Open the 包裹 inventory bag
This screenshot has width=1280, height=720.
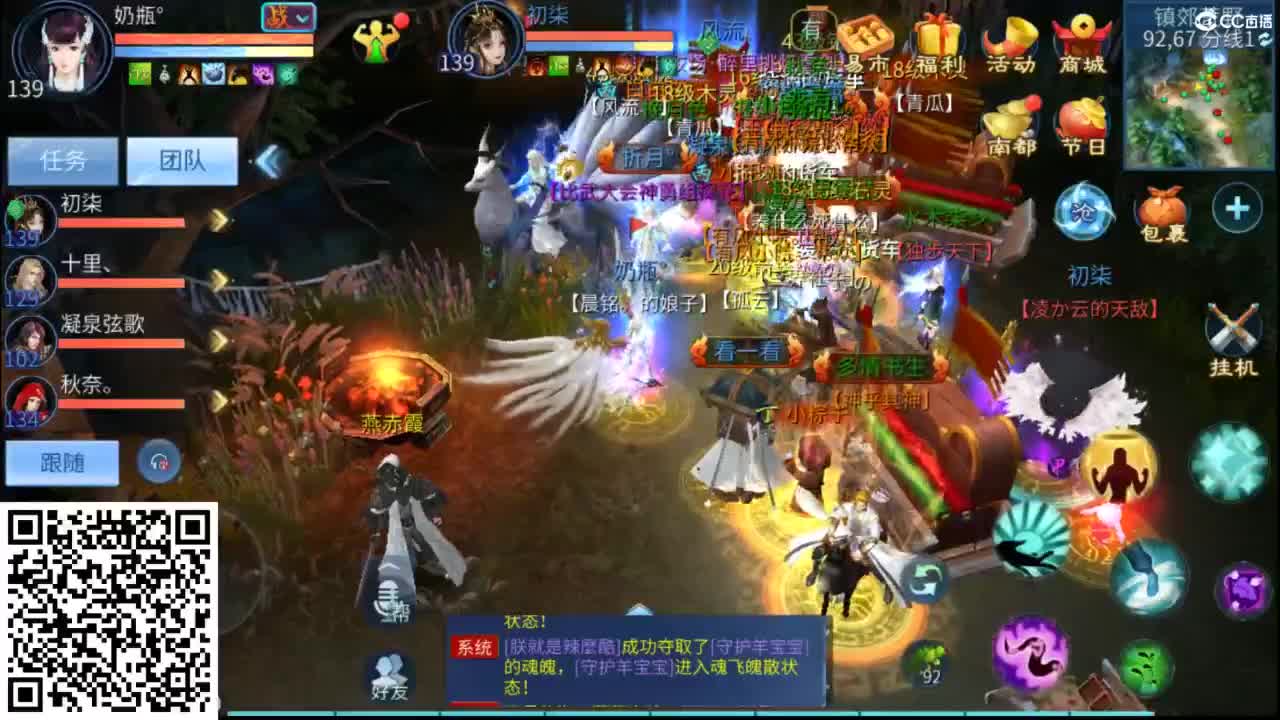point(1160,215)
